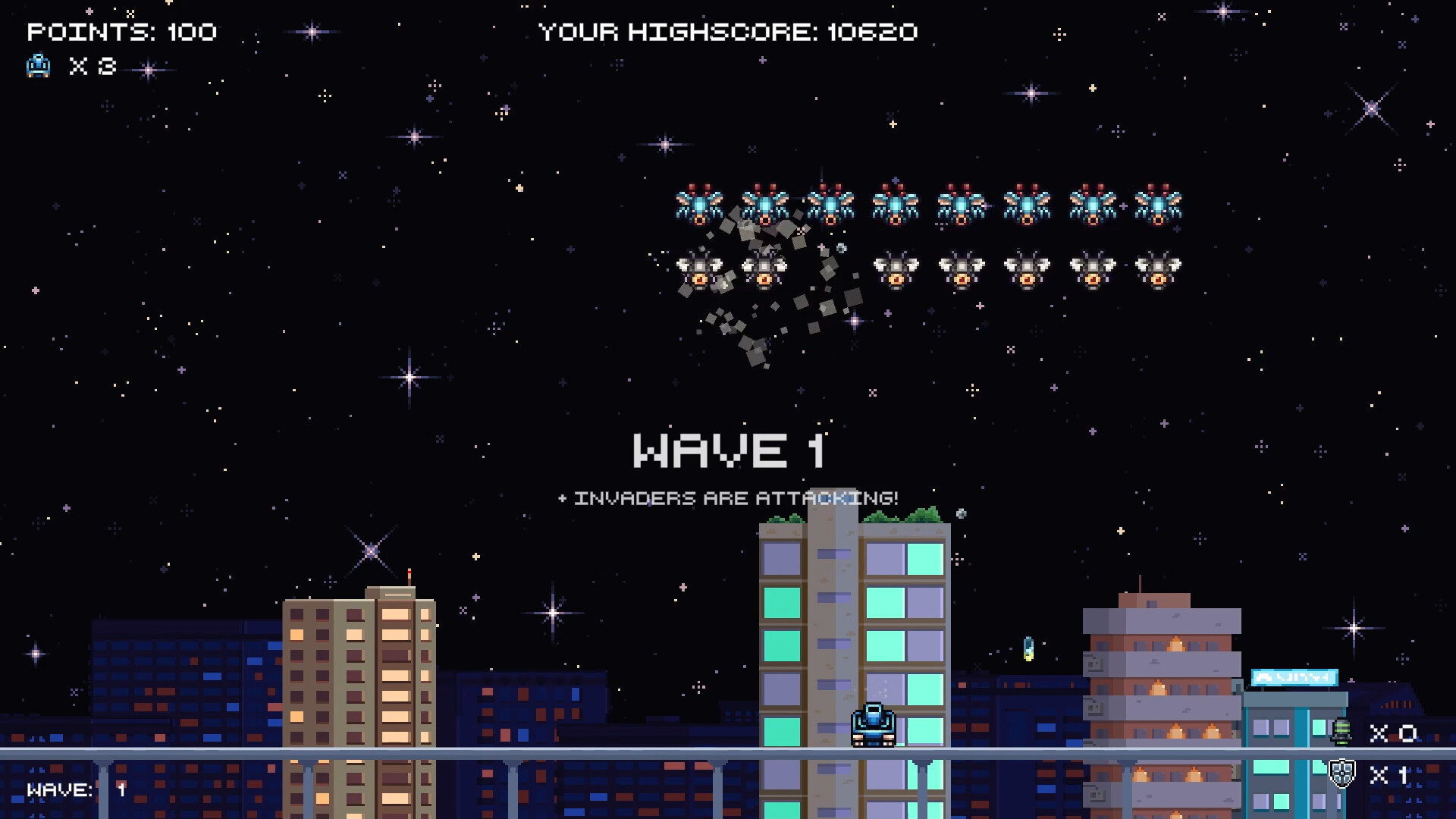
Task: Click the x3 lives multiplier text
Action: pyautogui.click(x=91, y=67)
